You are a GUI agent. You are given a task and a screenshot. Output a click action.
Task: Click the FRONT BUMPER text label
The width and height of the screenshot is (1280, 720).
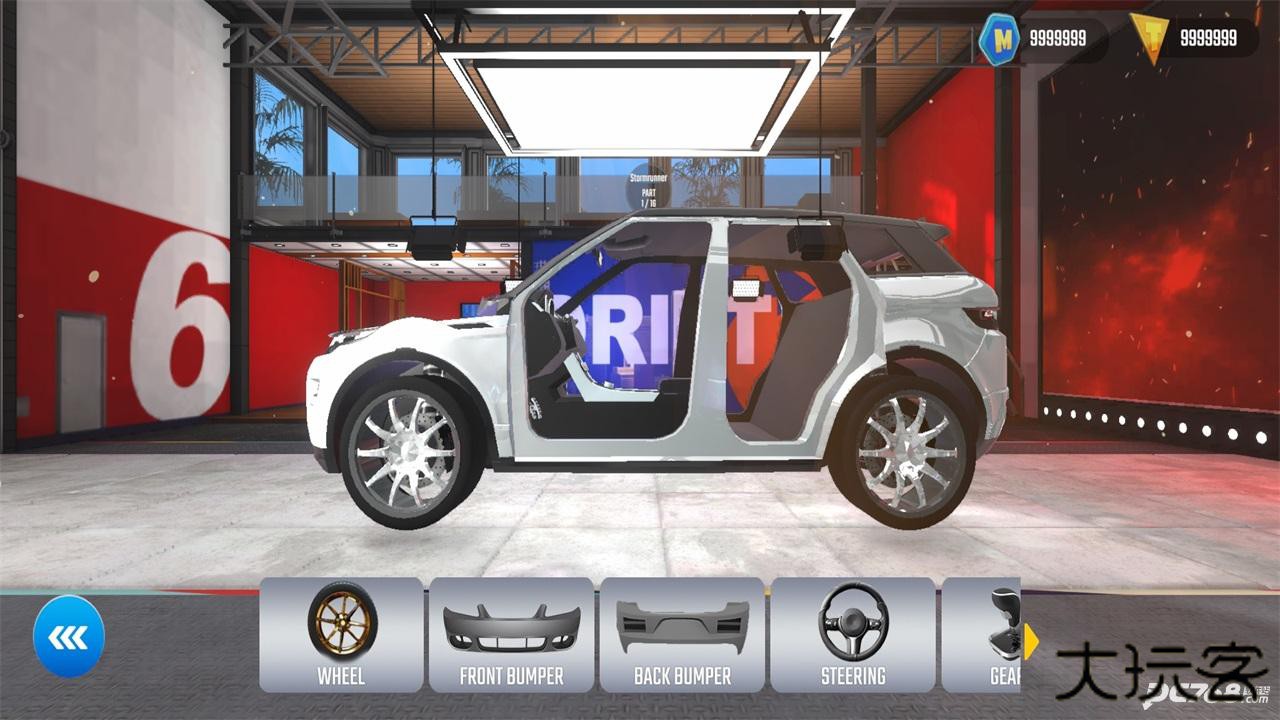(512, 675)
